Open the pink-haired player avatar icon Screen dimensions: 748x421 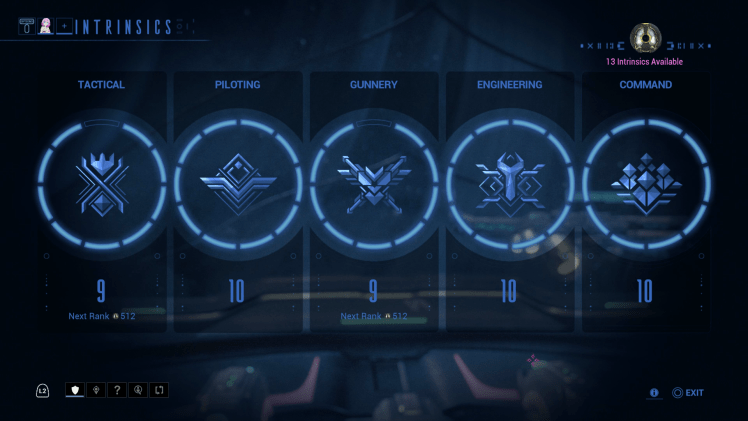(45, 26)
